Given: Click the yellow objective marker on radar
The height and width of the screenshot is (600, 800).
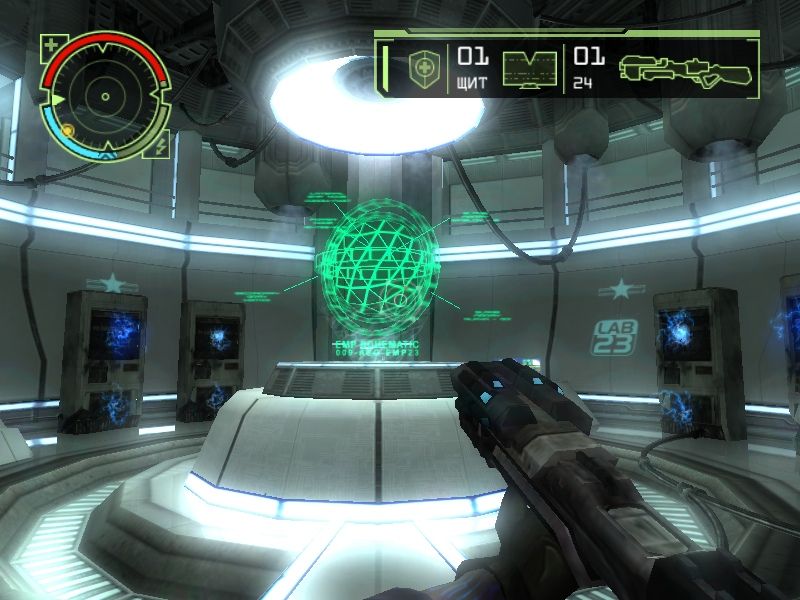Looking at the screenshot, I should point(68,130).
